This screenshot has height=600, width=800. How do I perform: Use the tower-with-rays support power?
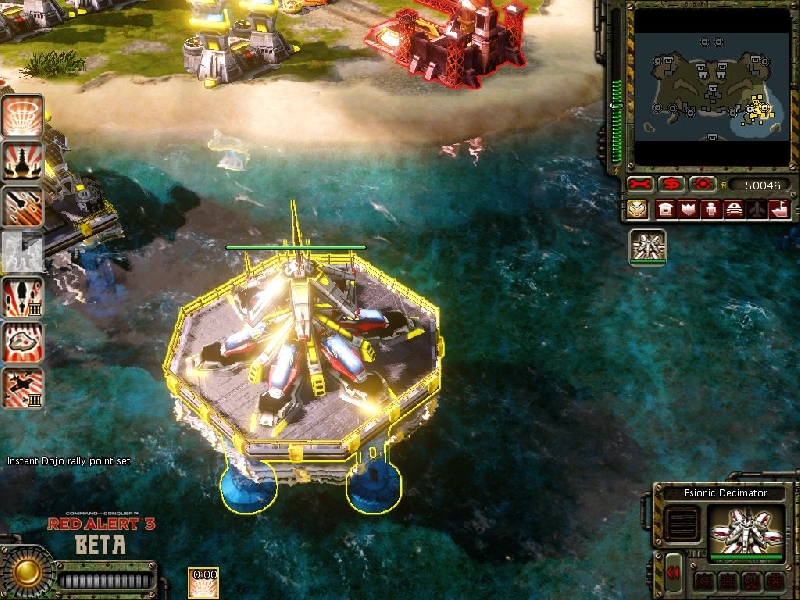tap(22, 160)
